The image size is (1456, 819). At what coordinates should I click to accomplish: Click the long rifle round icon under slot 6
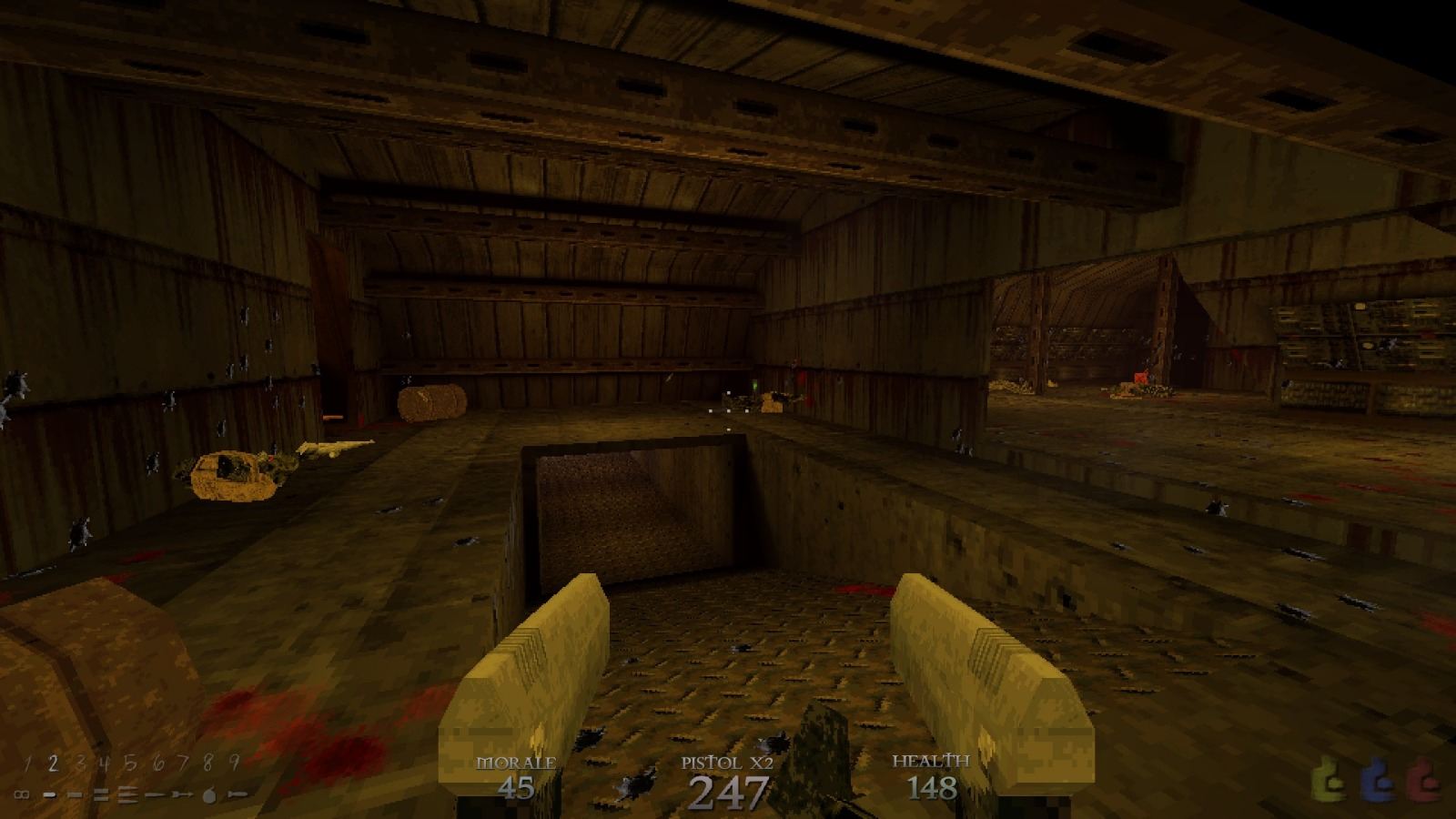155,794
